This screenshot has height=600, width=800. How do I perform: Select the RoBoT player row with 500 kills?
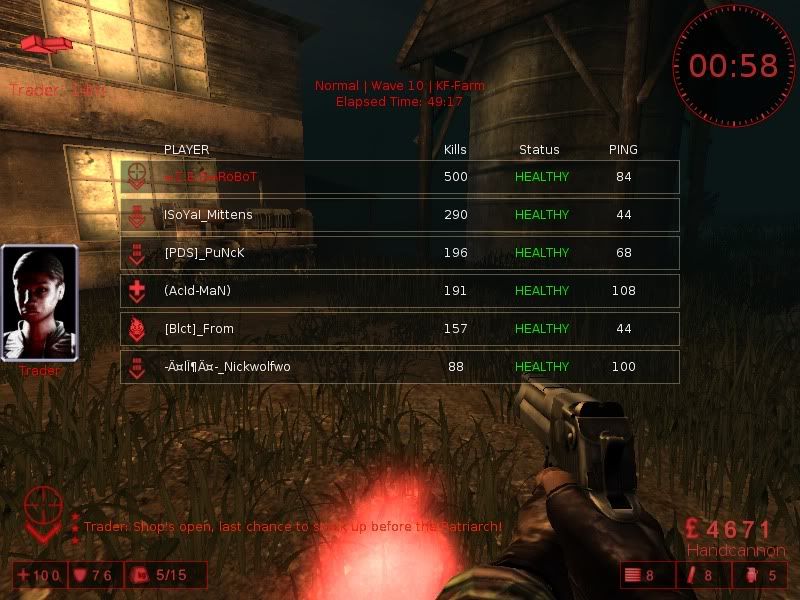(x=400, y=177)
